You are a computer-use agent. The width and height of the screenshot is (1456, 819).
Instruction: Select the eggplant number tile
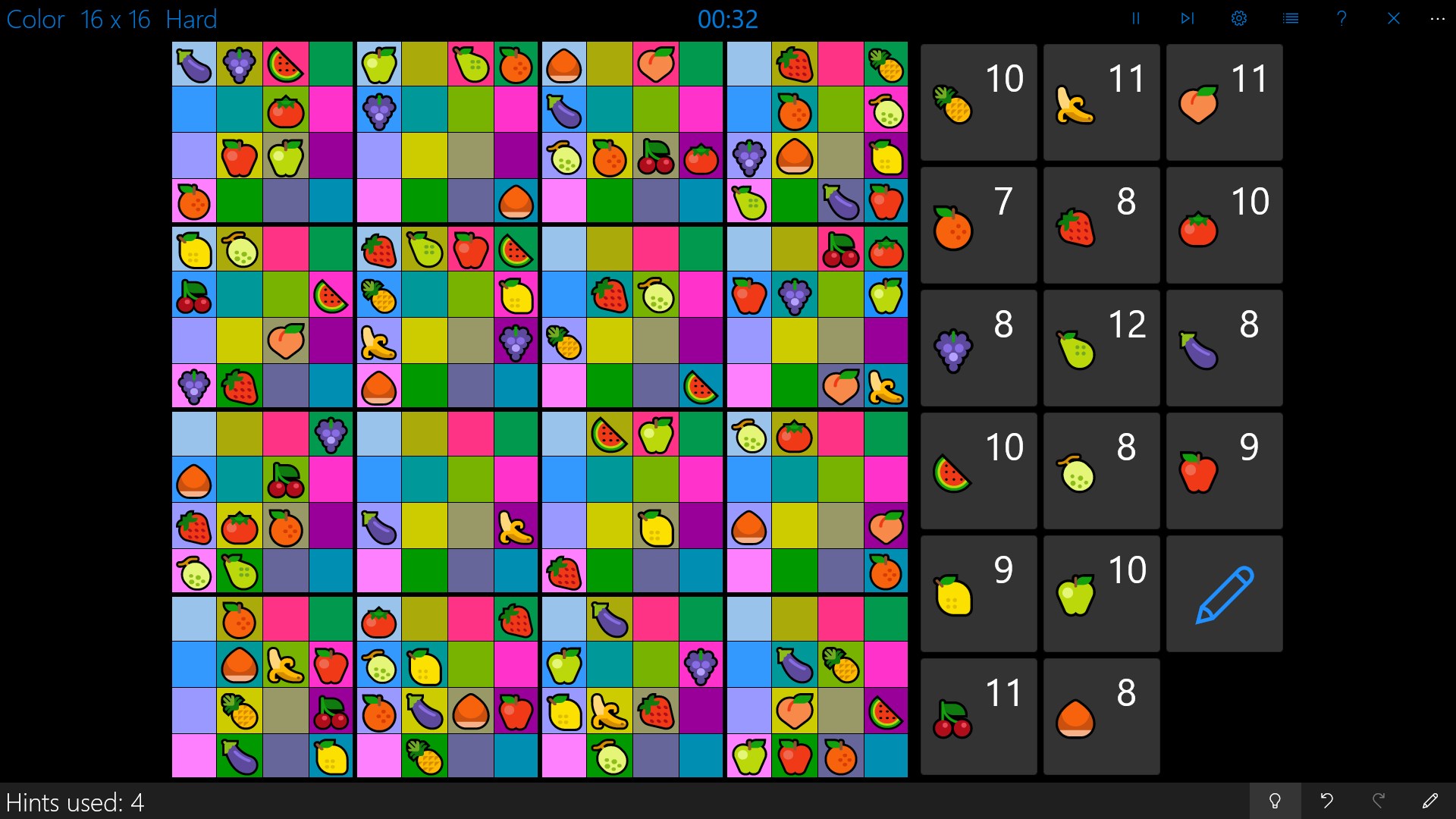(x=1223, y=347)
